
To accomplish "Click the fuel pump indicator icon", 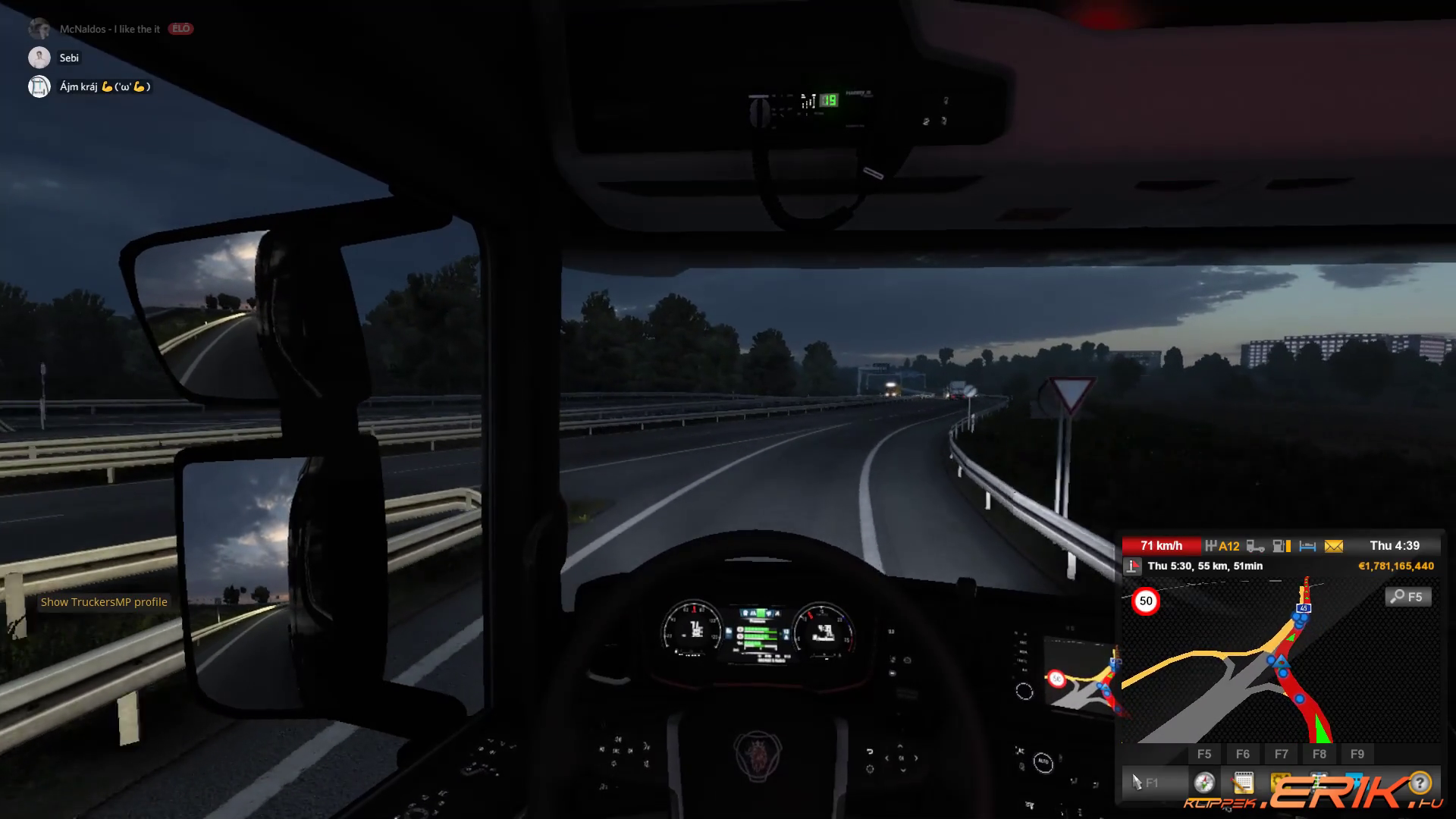I will [x=1282, y=546].
